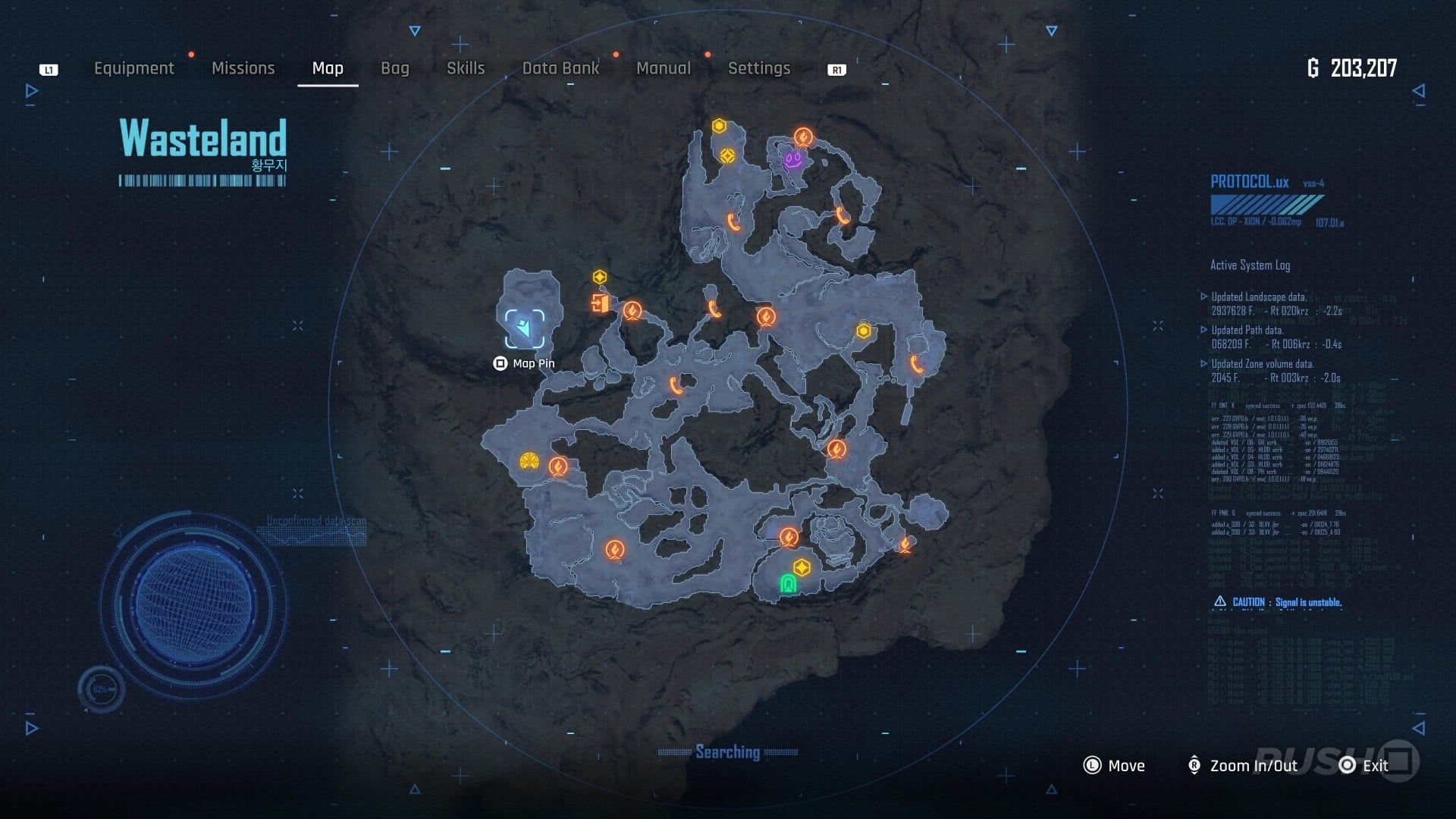
Task: Open the Missions tab
Action: pyautogui.click(x=243, y=68)
